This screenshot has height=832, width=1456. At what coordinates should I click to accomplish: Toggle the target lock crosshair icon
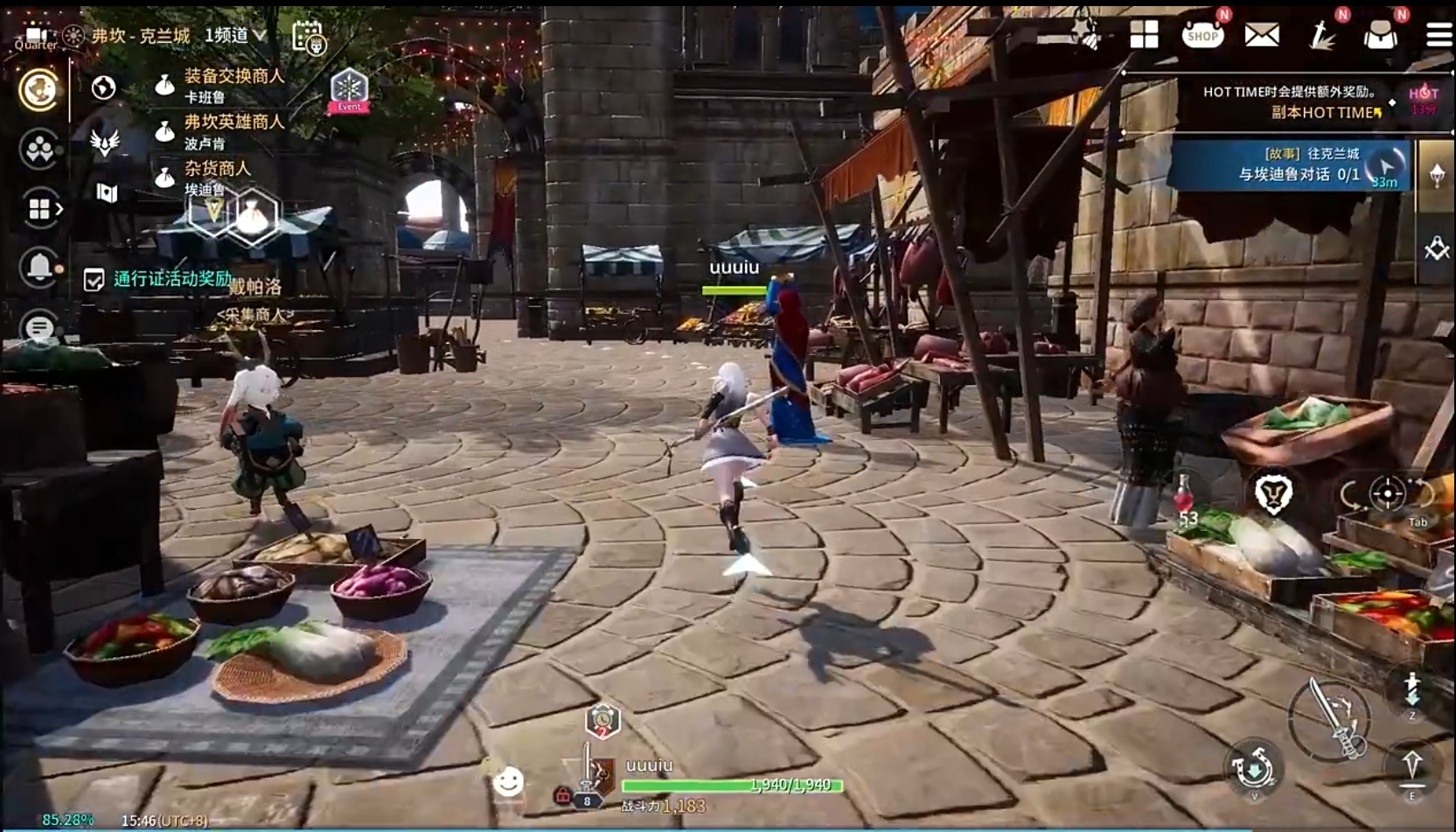[x=1387, y=493]
